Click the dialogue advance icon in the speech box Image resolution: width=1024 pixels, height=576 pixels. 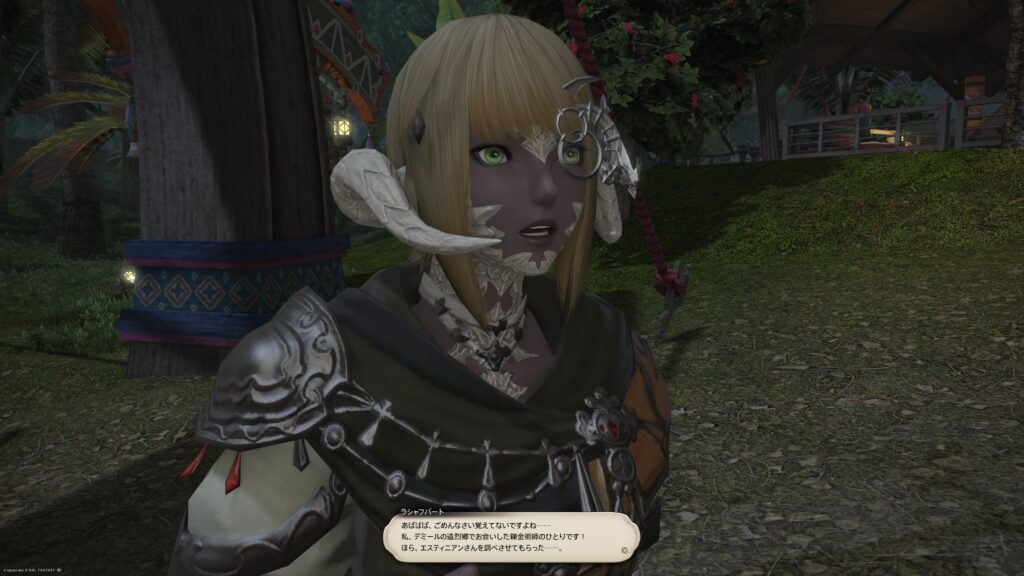624,550
